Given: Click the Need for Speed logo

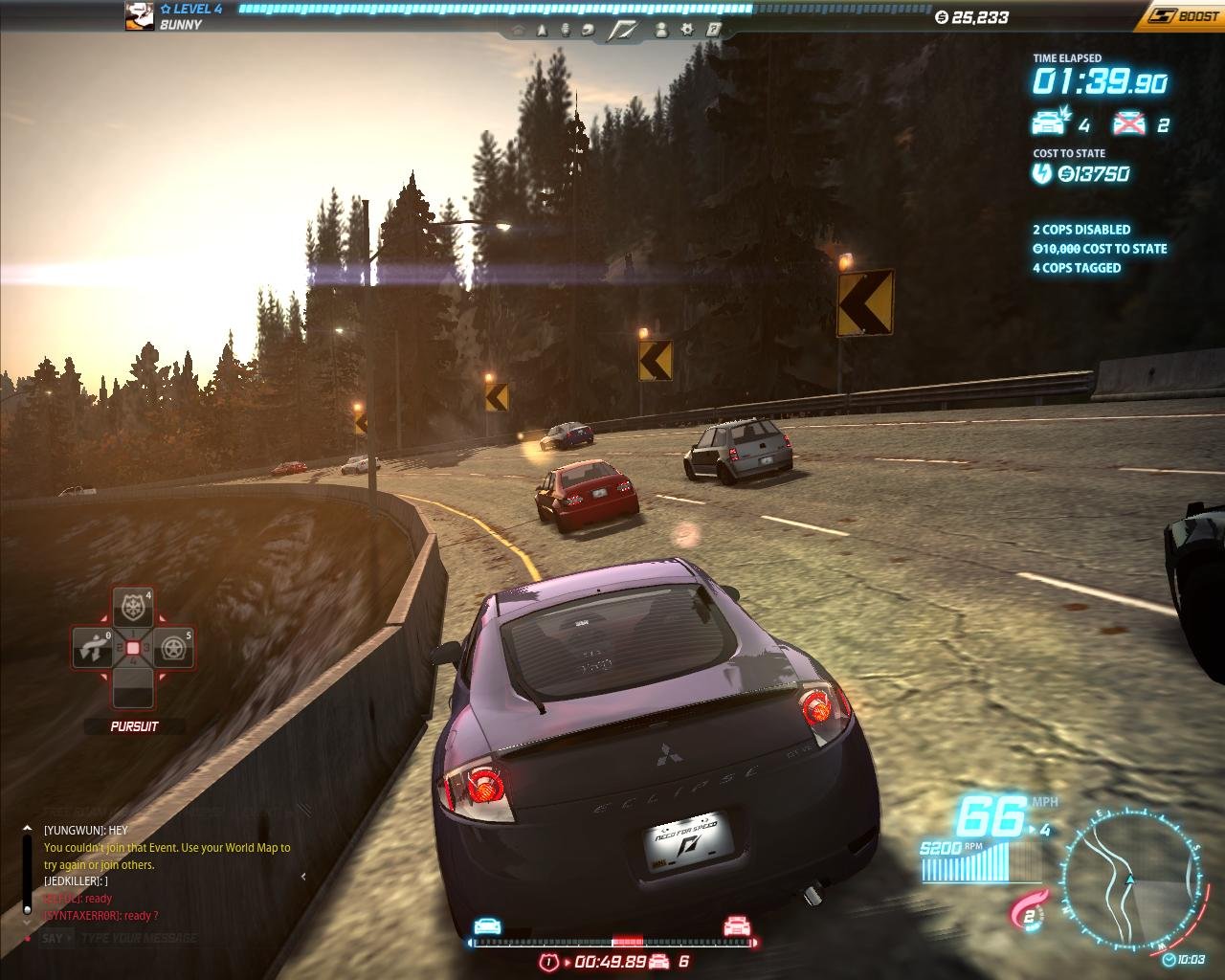Looking at the screenshot, I should tap(625, 31).
